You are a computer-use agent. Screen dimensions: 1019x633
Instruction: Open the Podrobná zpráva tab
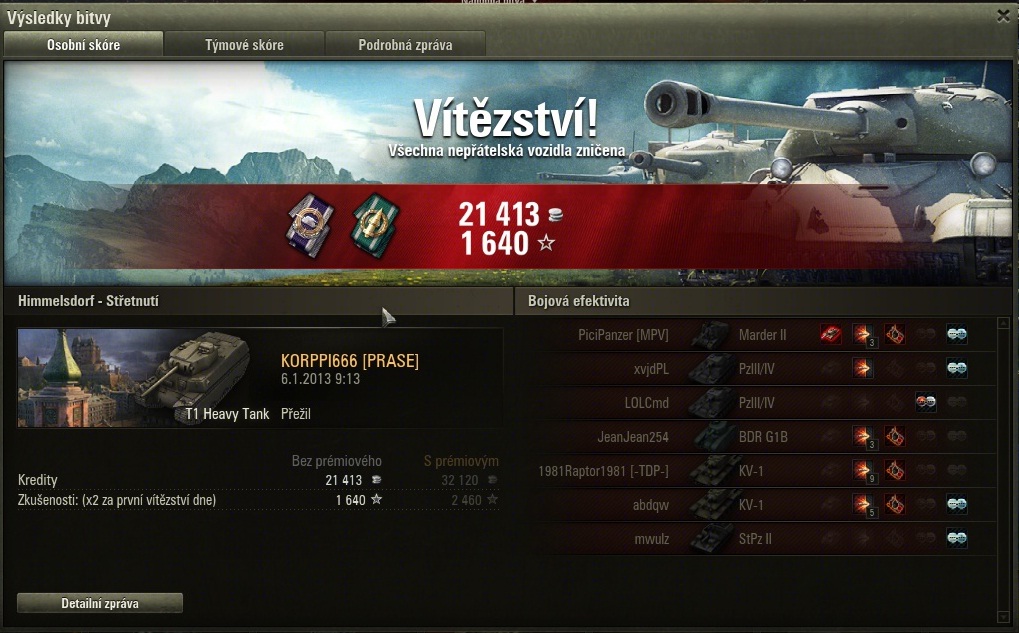[x=405, y=45]
